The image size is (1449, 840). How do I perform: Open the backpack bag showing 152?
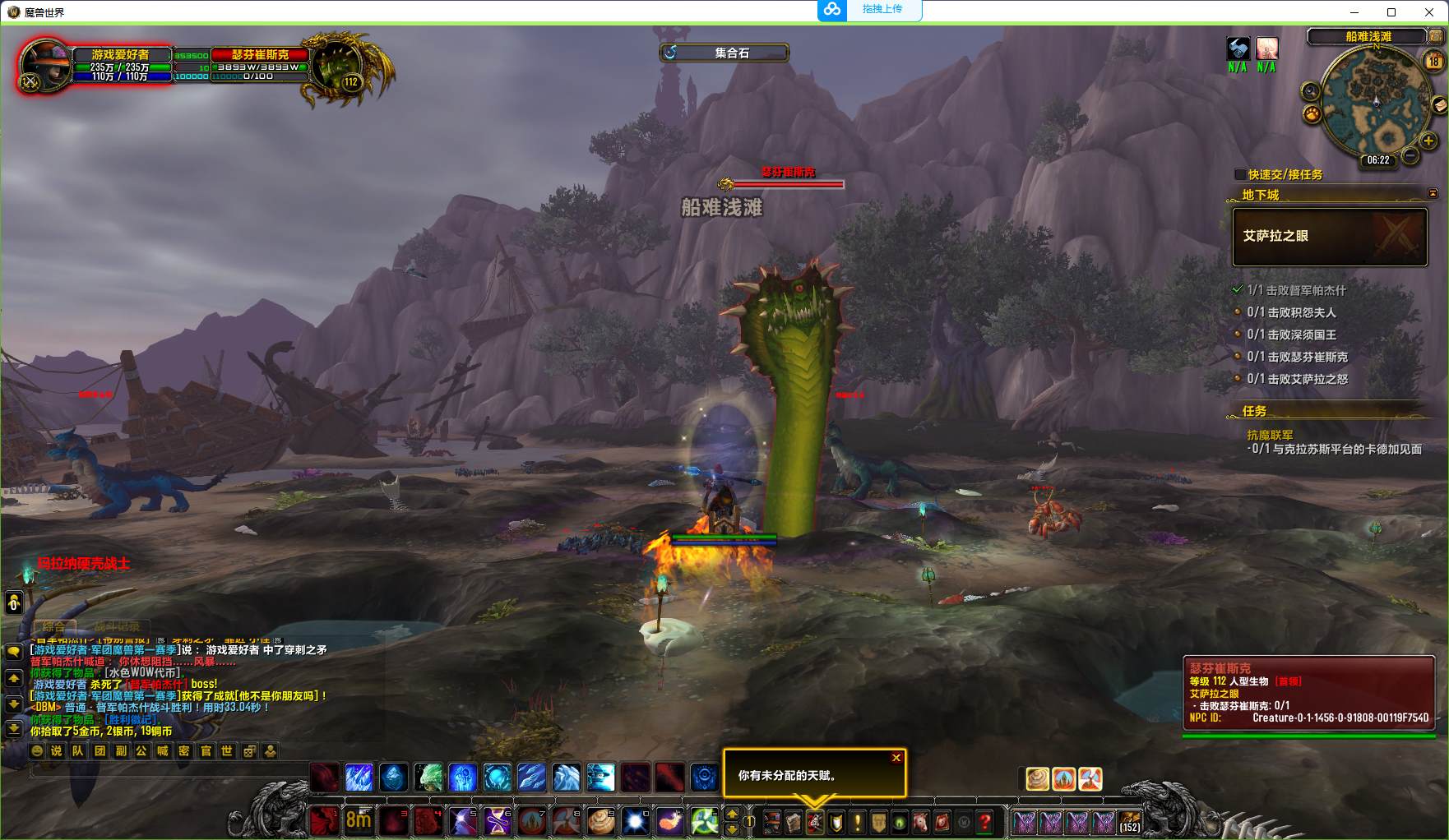[1130, 820]
